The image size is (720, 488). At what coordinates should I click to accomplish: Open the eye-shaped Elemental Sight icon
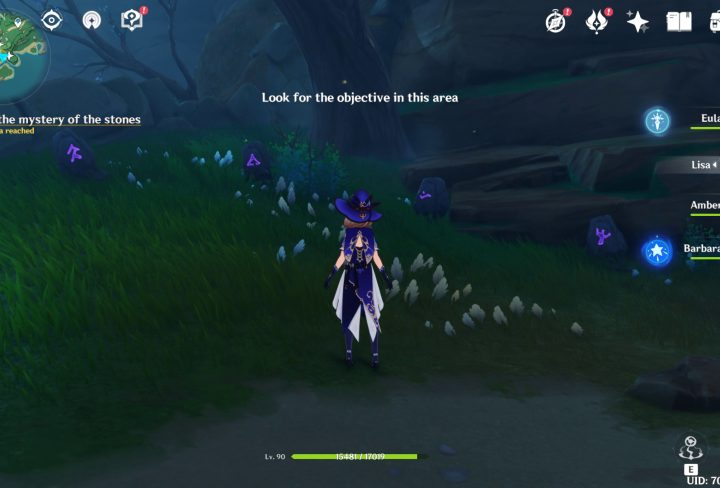click(52, 20)
